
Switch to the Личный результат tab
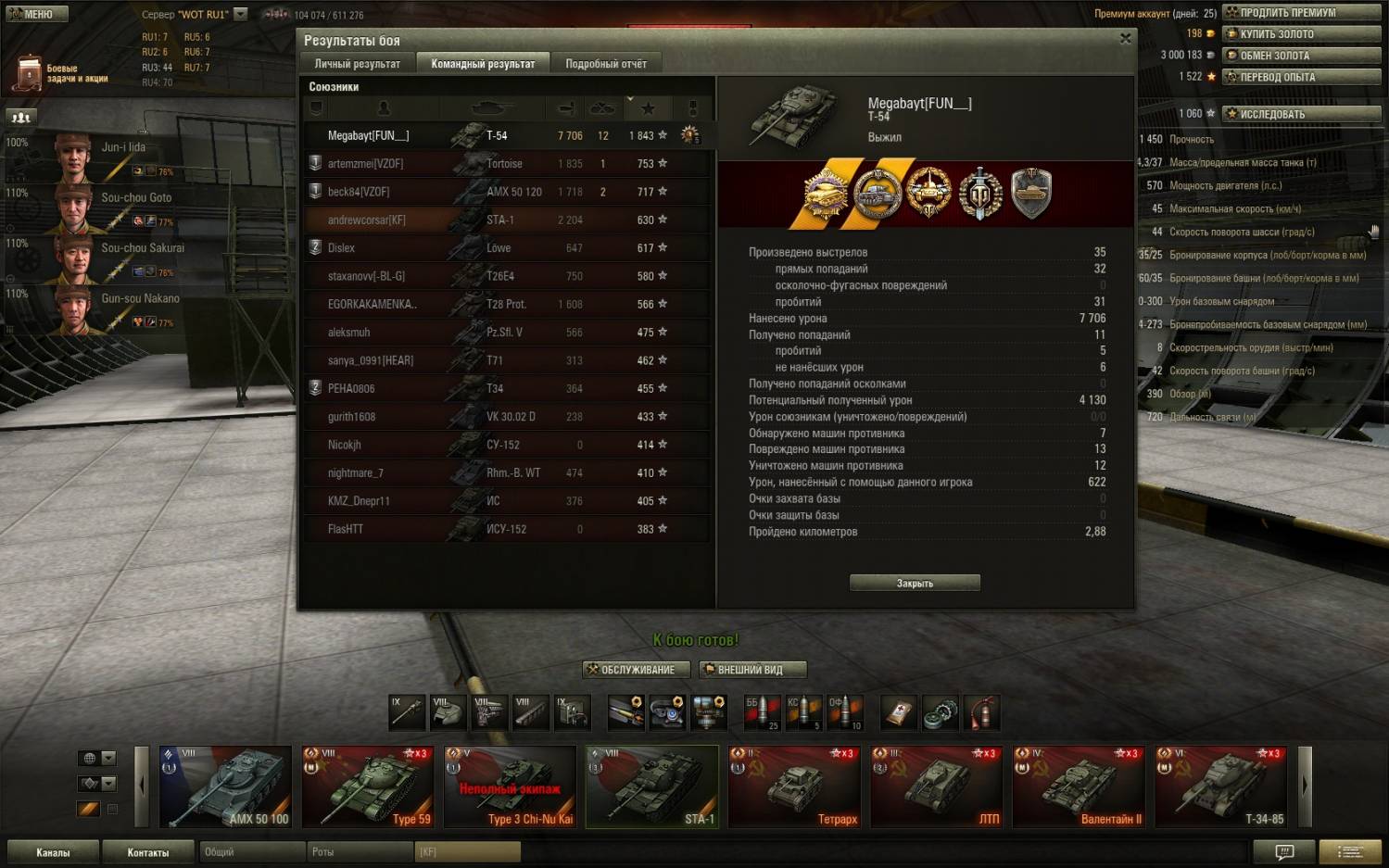pyautogui.click(x=357, y=64)
